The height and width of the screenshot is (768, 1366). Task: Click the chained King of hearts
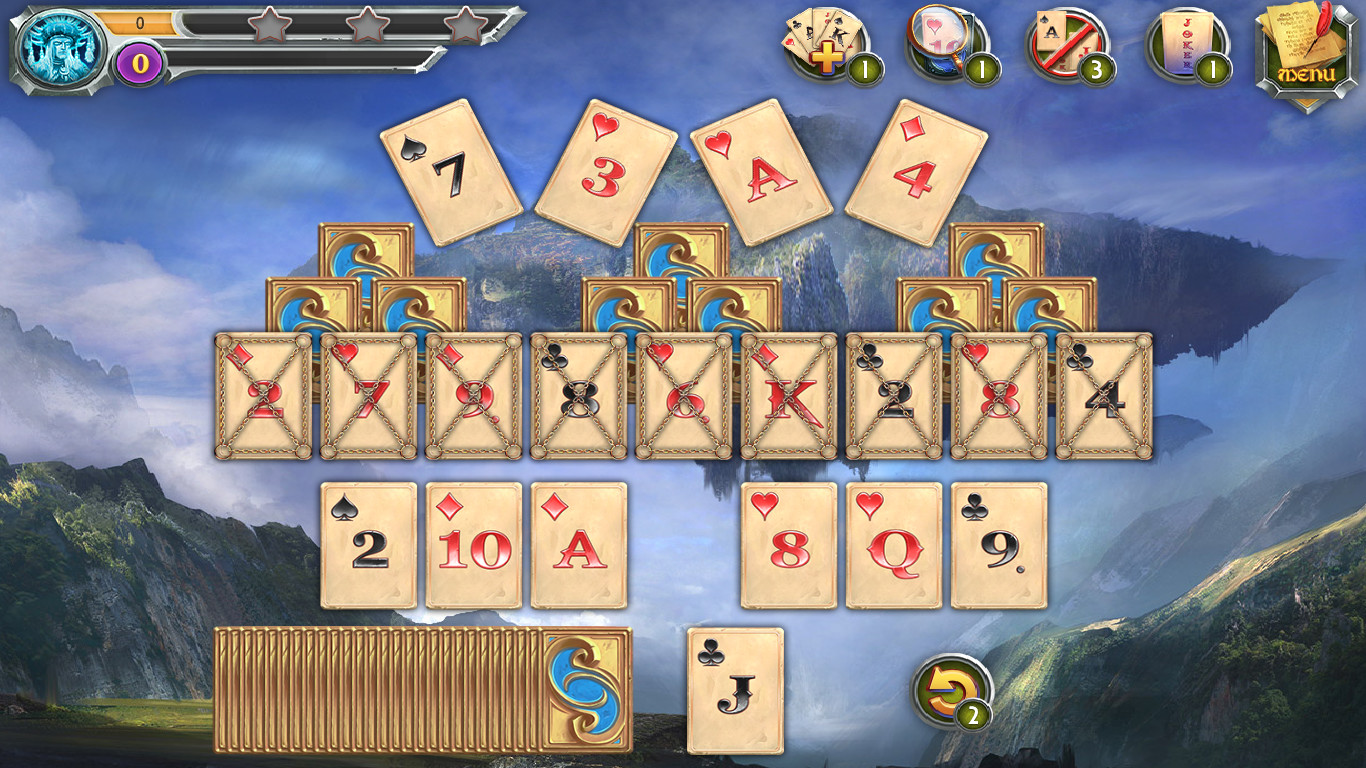pos(794,395)
